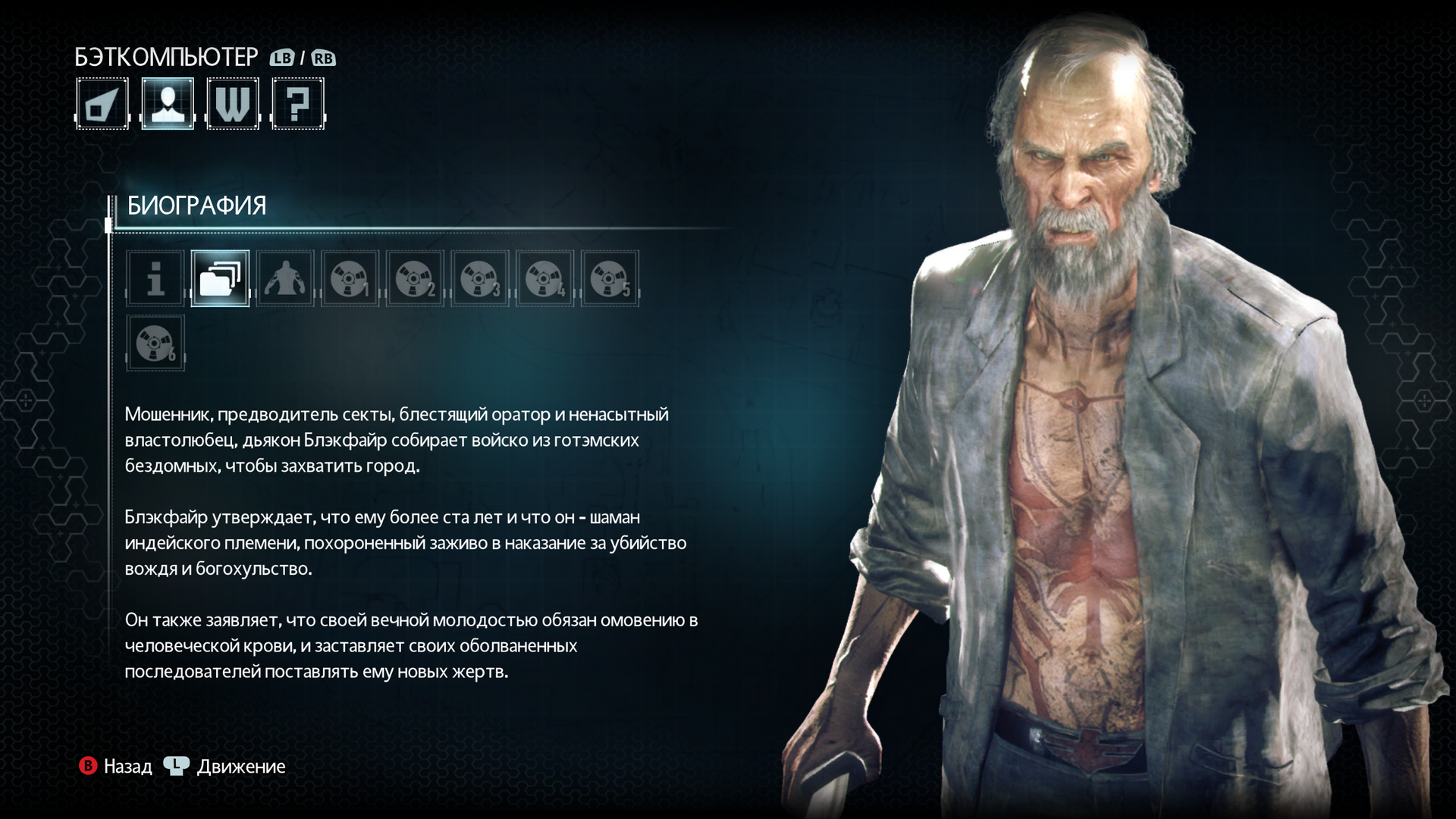Open the map tab in Batcomputer
This screenshot has height=819, width=1456.
(102, 104)
